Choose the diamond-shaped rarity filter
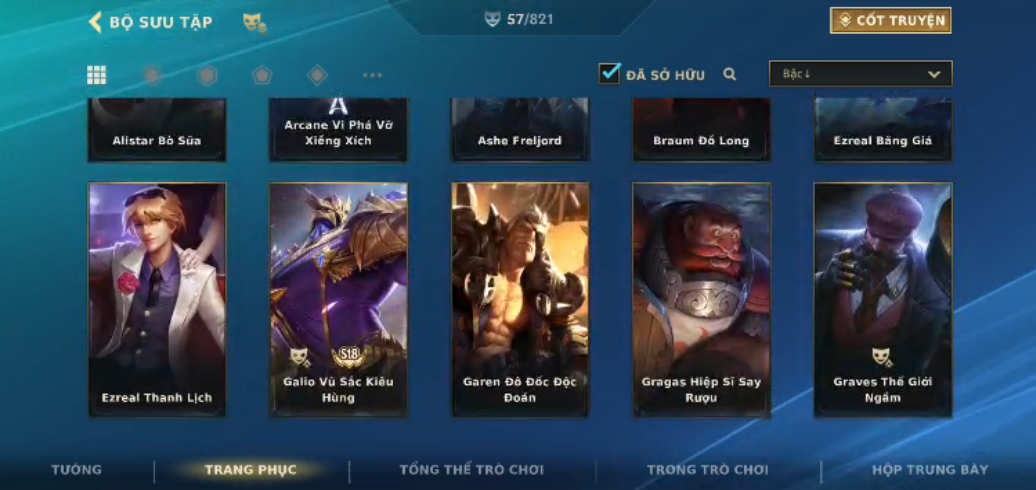Image resolution: width=1036 pixels, height=490 pixels. [x=317, y=75]
